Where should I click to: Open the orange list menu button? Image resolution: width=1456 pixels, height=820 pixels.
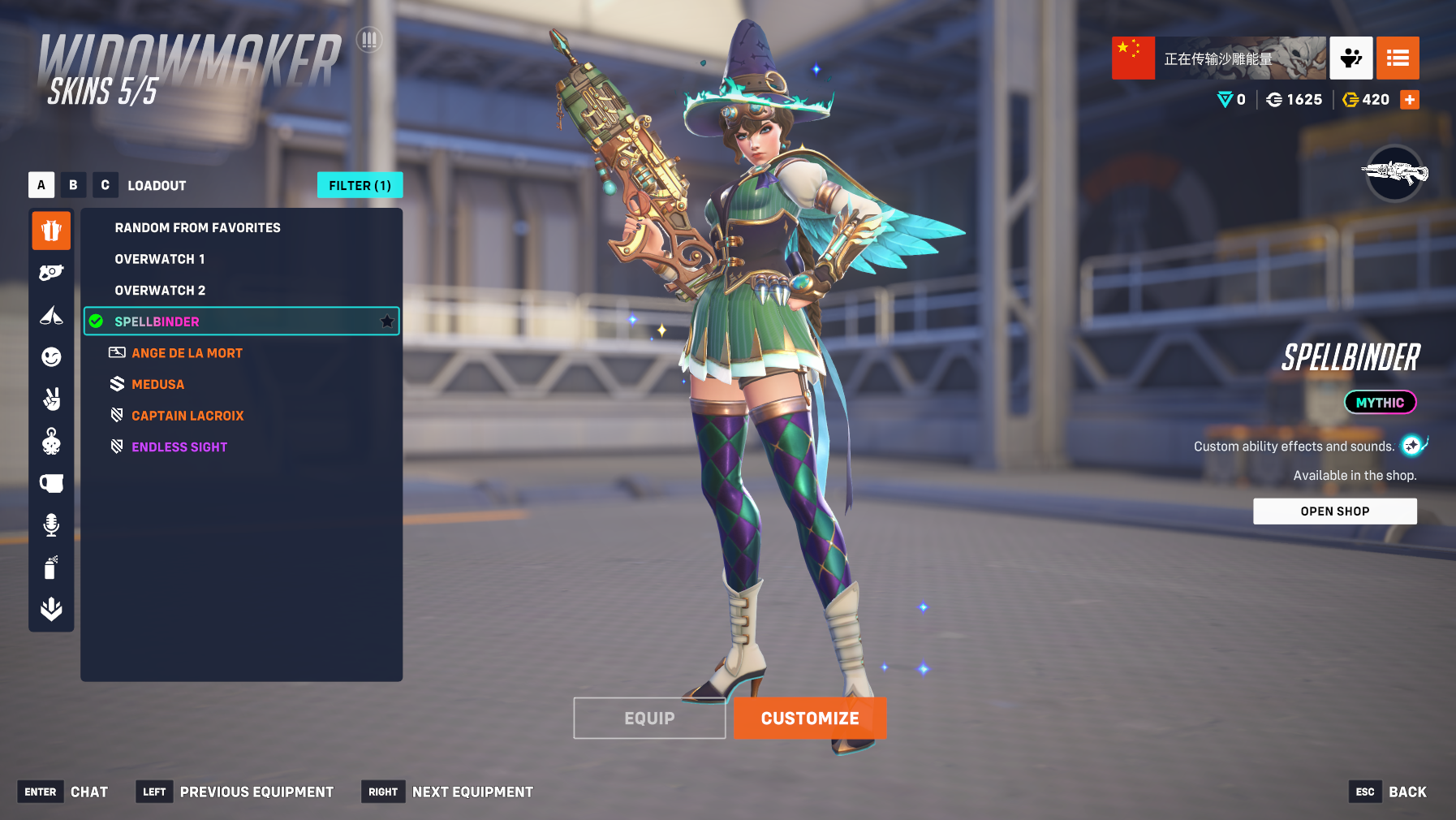click(x=1398, y=58)
